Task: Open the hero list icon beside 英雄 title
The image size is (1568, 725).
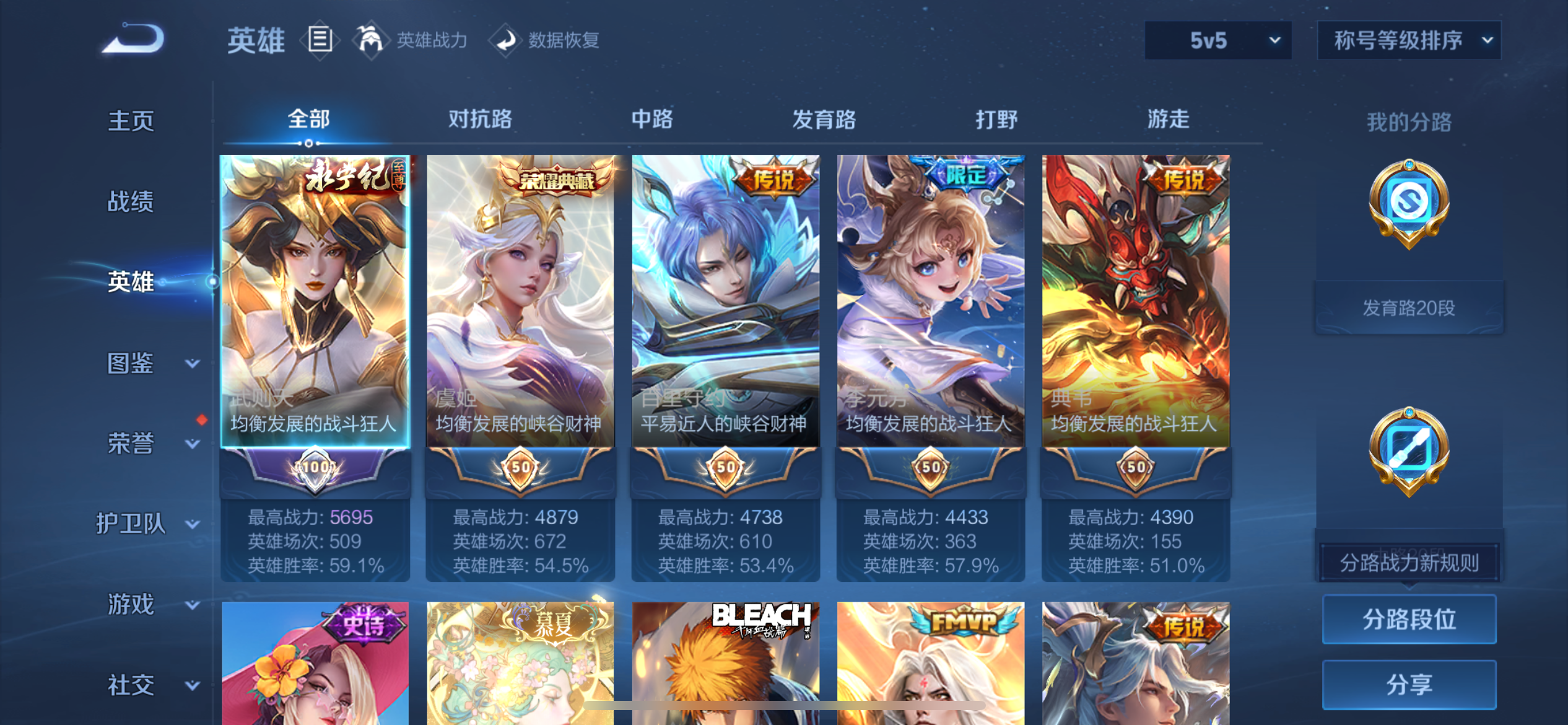Action: click(x=320, y=38)
